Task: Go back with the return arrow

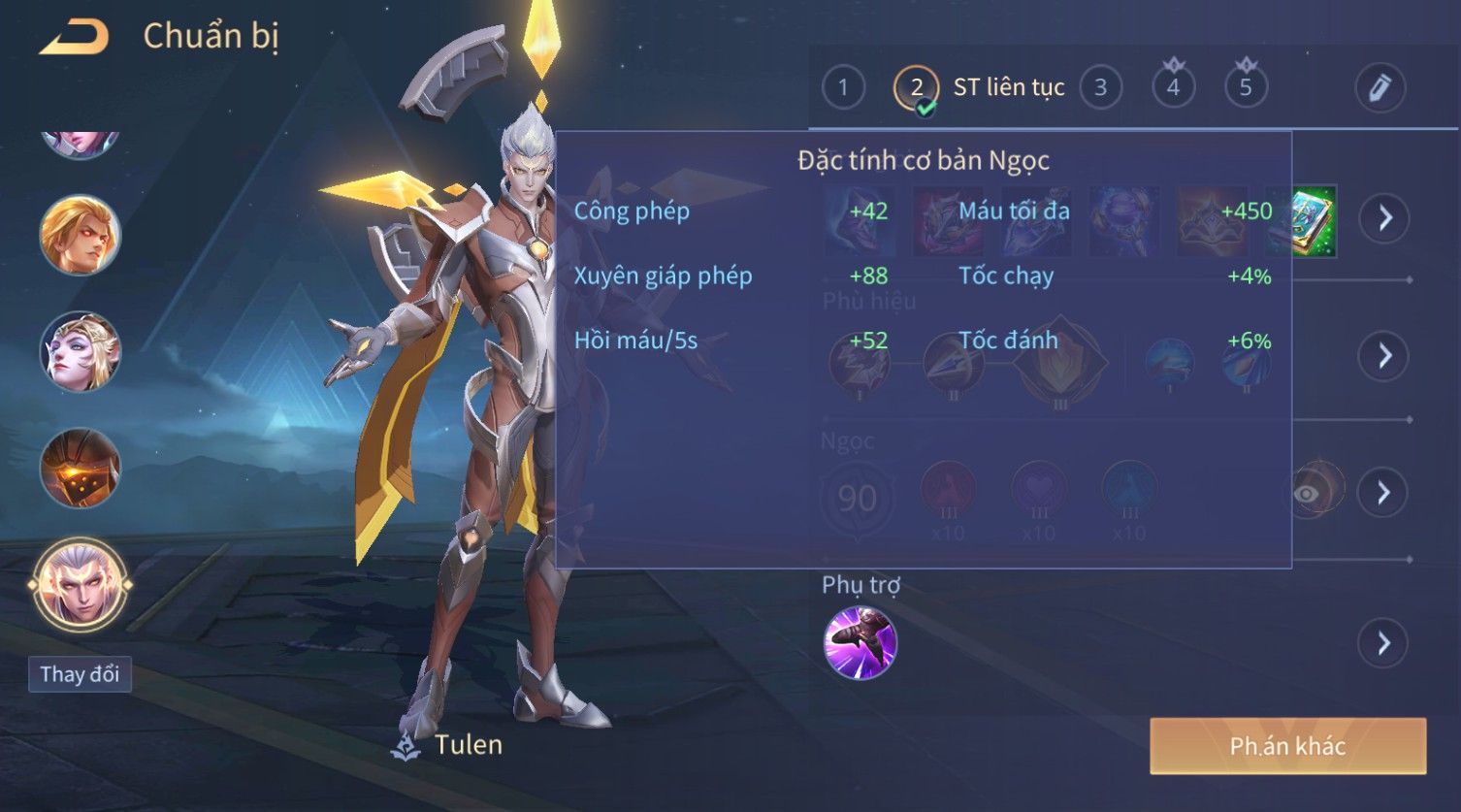Action: [x=74, y=37]
